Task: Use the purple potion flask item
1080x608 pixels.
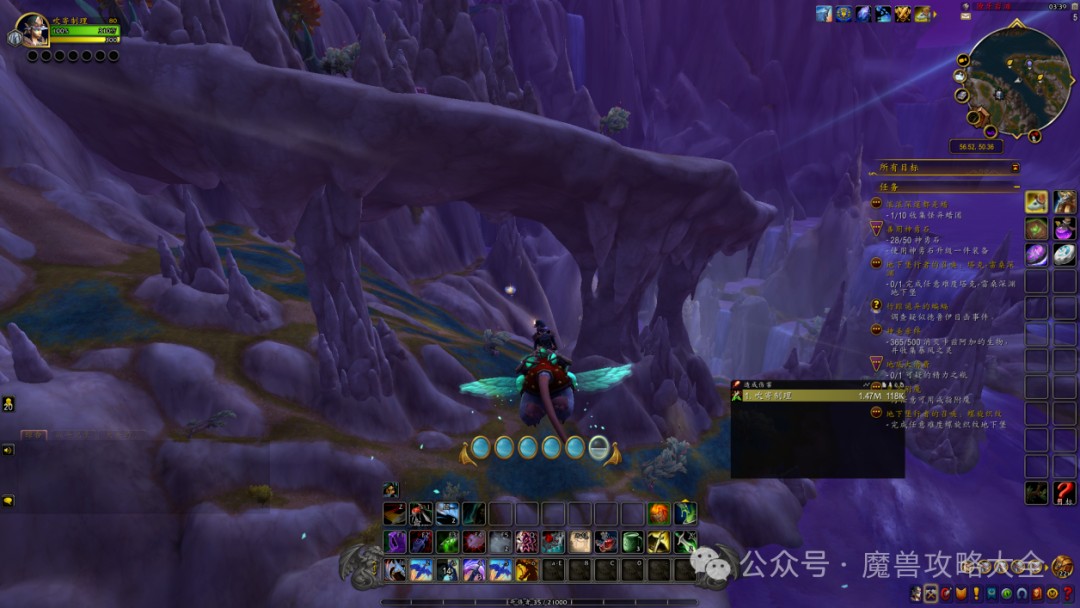Action: tap(1064, 229)
